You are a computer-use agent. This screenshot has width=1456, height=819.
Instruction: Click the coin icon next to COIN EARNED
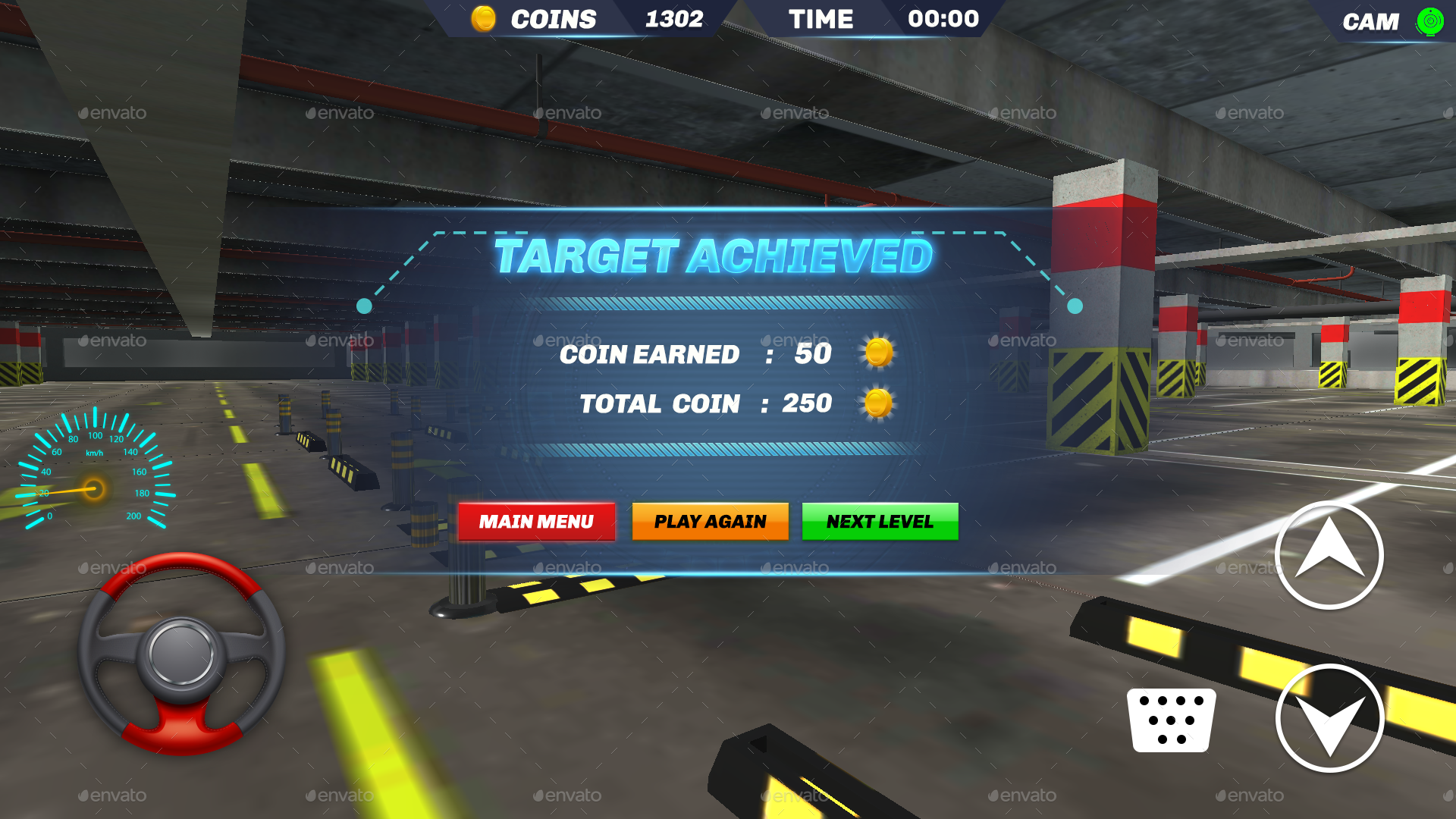tap(878, 353)
